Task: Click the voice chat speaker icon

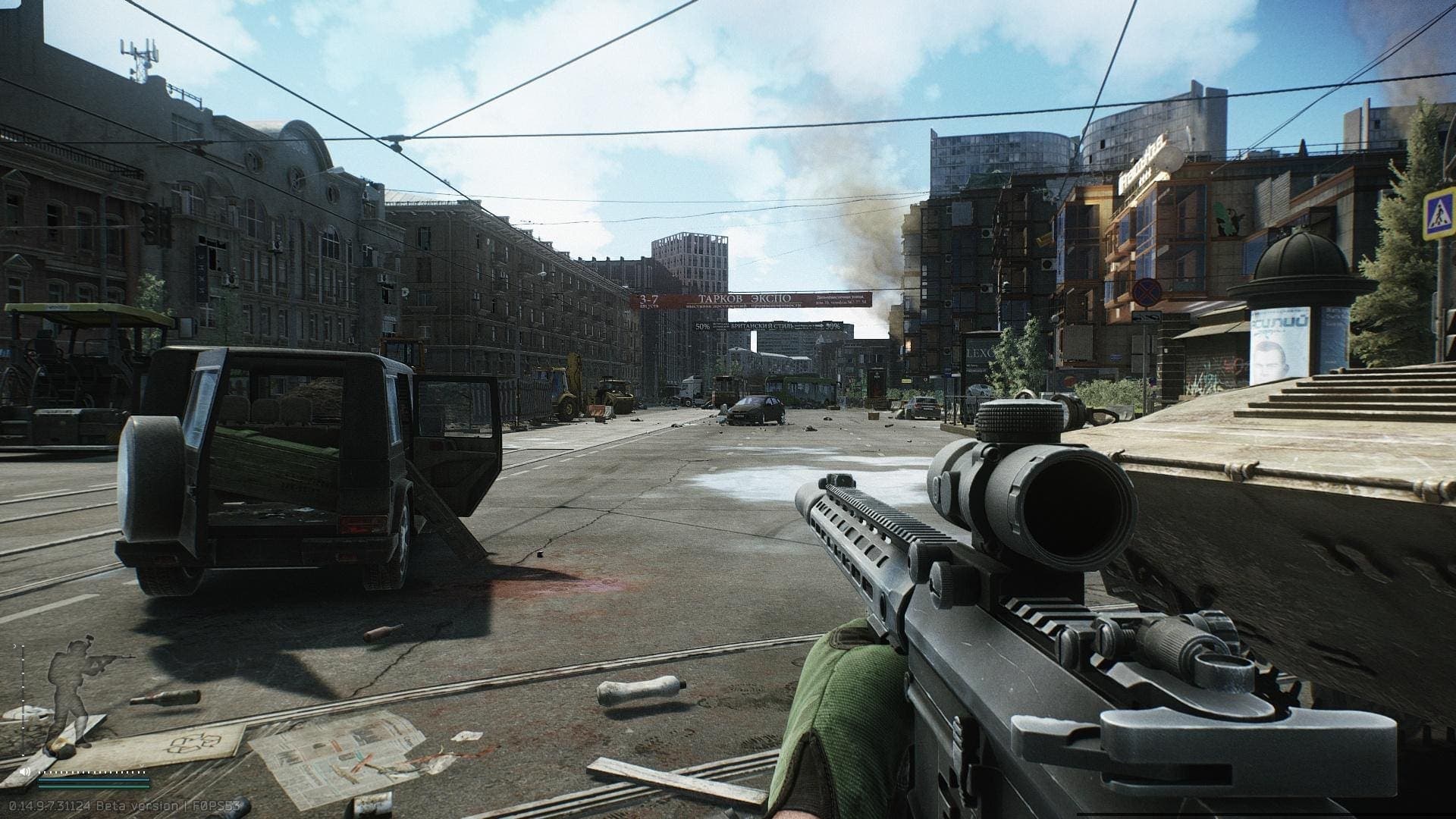Action: 25,772
